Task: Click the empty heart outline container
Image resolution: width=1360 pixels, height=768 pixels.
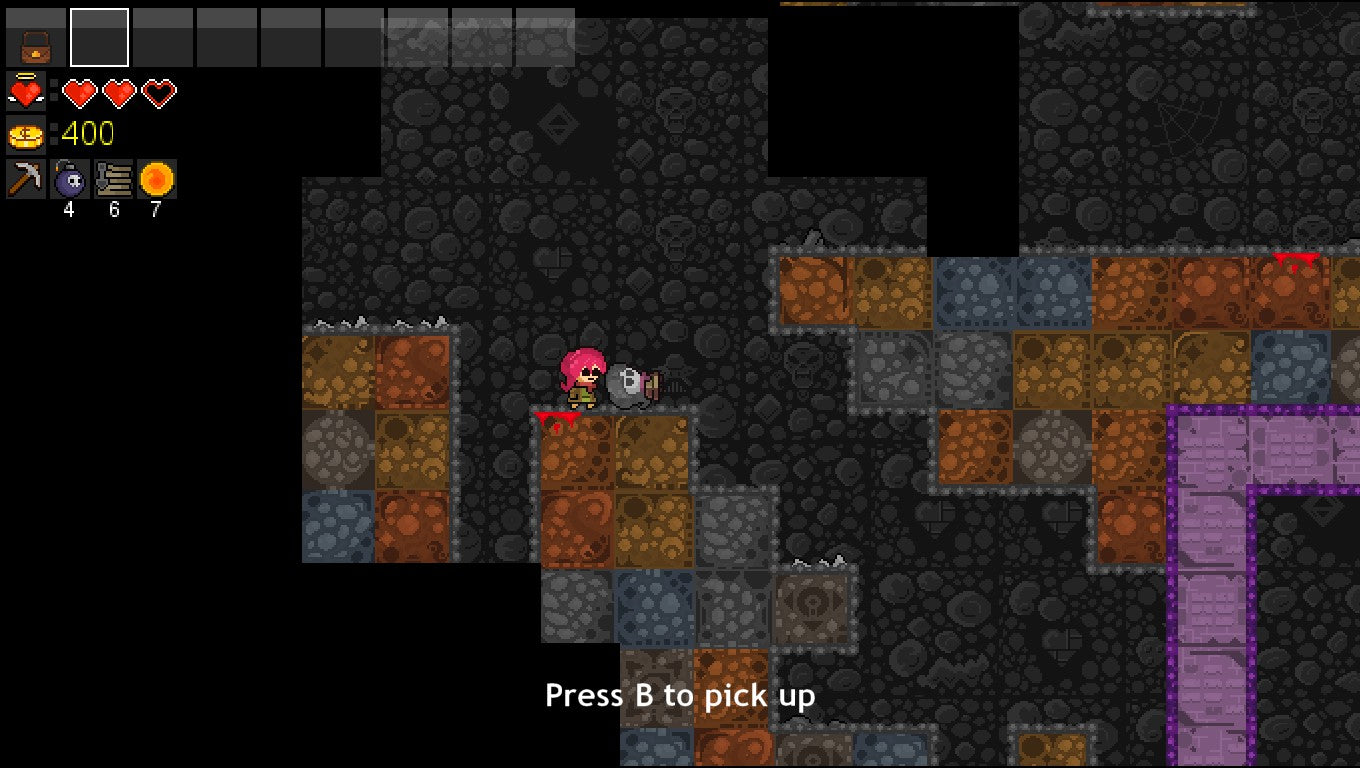Action: pos(157,91)
